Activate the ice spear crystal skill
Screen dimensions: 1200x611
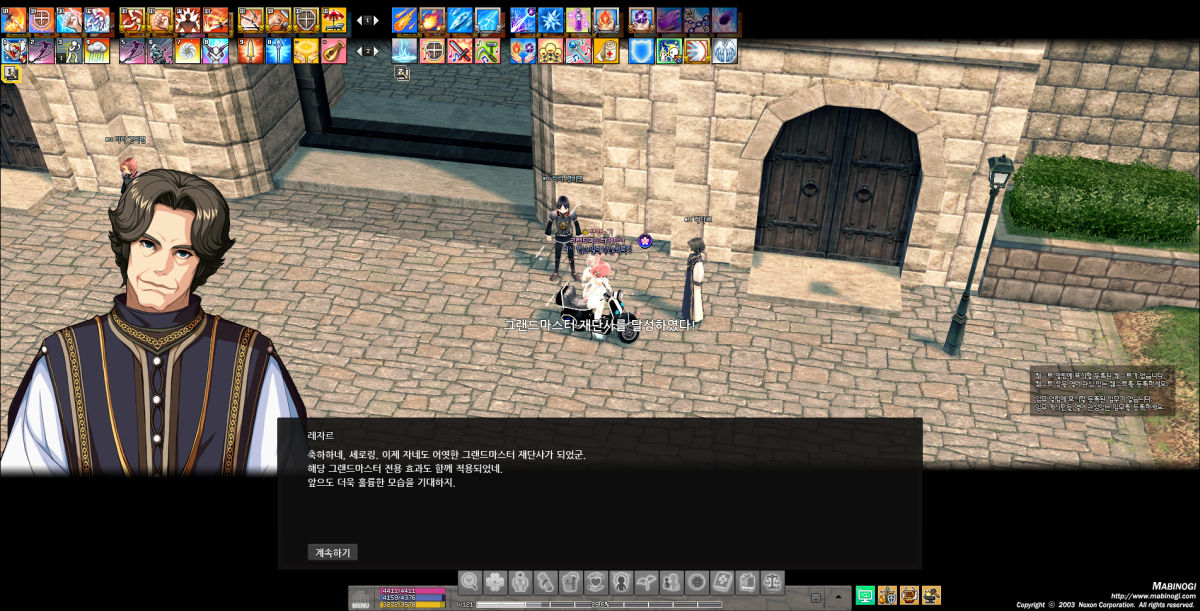(460, 19)
